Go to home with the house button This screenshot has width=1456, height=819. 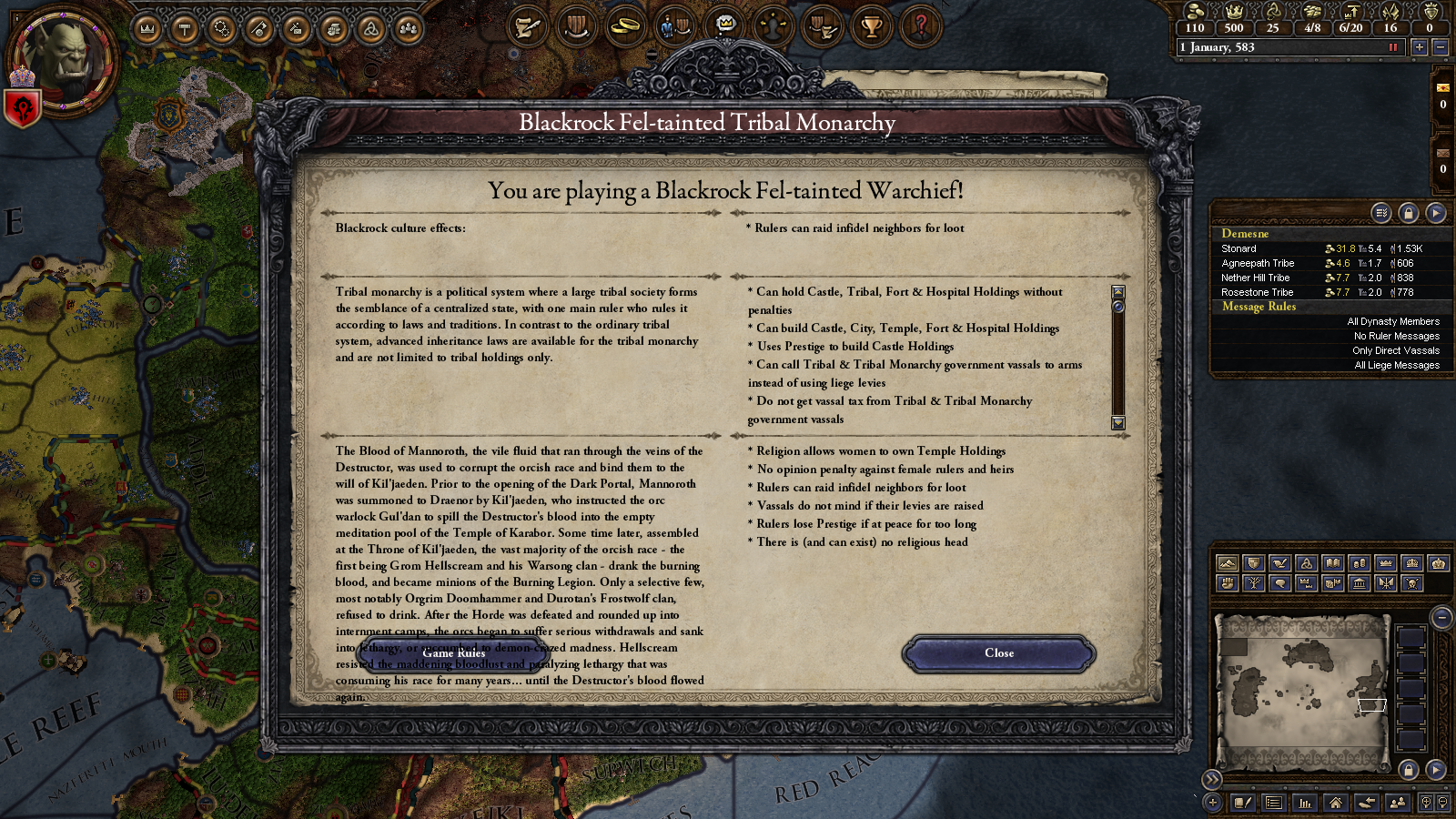(1335, 803)
